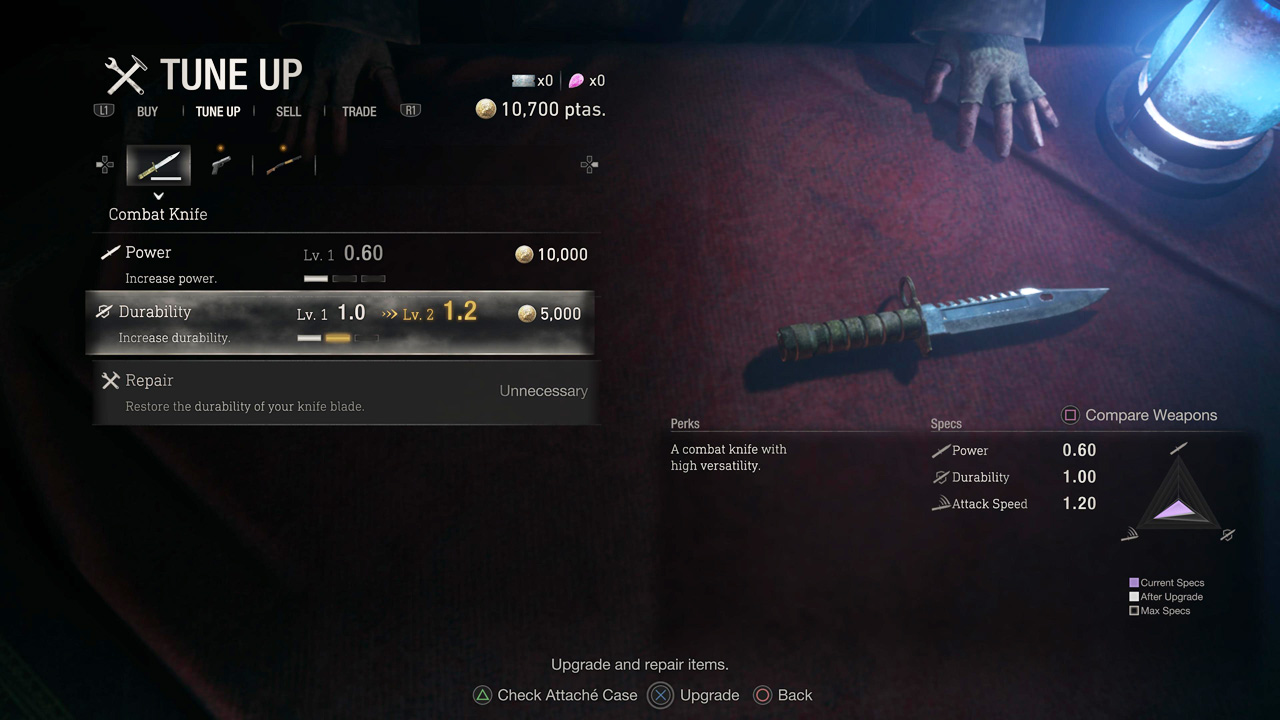The width and height of the screenshot is (1280, 720).
Task: Switch to the SELL tab
Action: pyautogui.click(x=288, y=111)
